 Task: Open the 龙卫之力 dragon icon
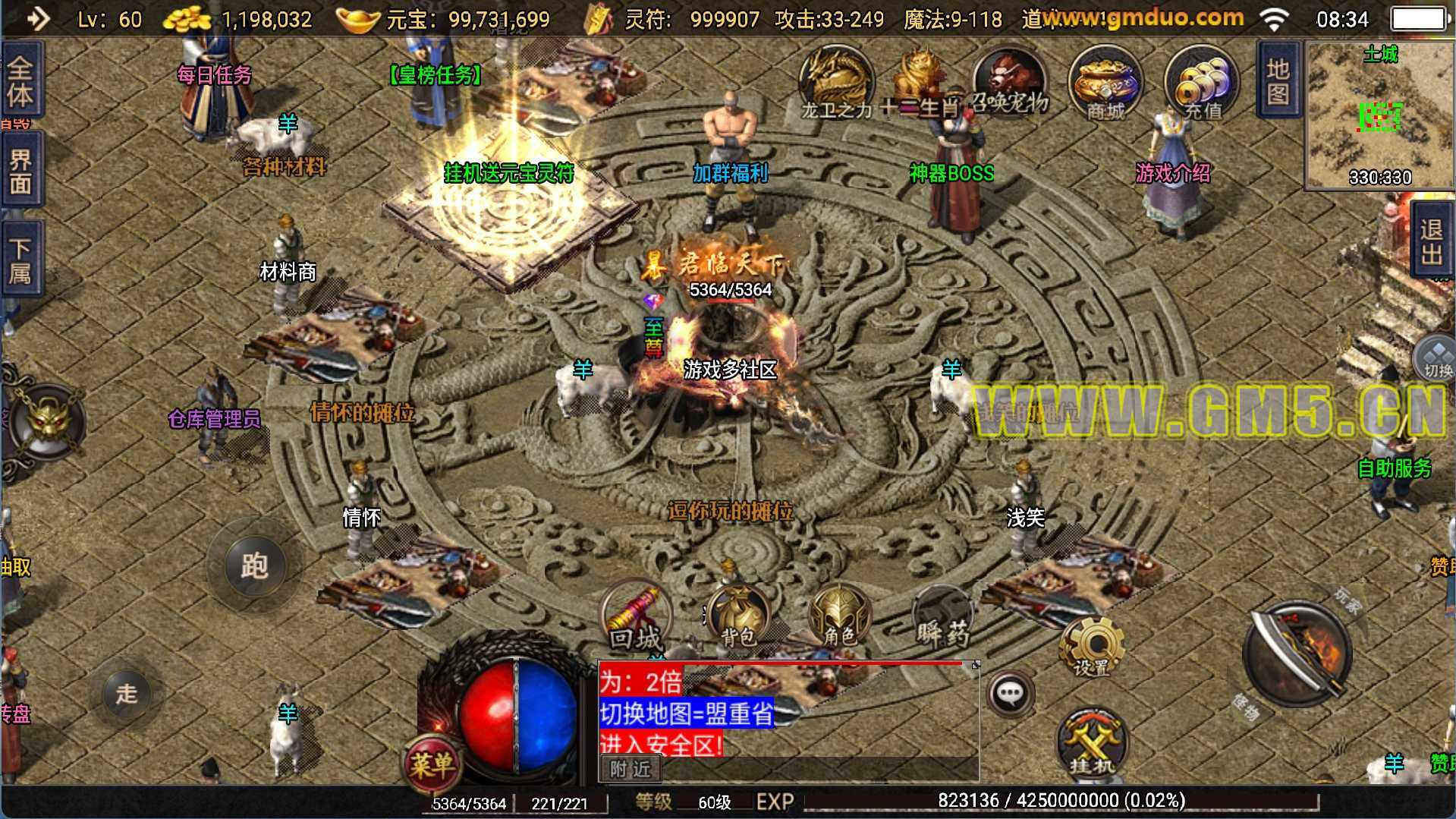837,83
